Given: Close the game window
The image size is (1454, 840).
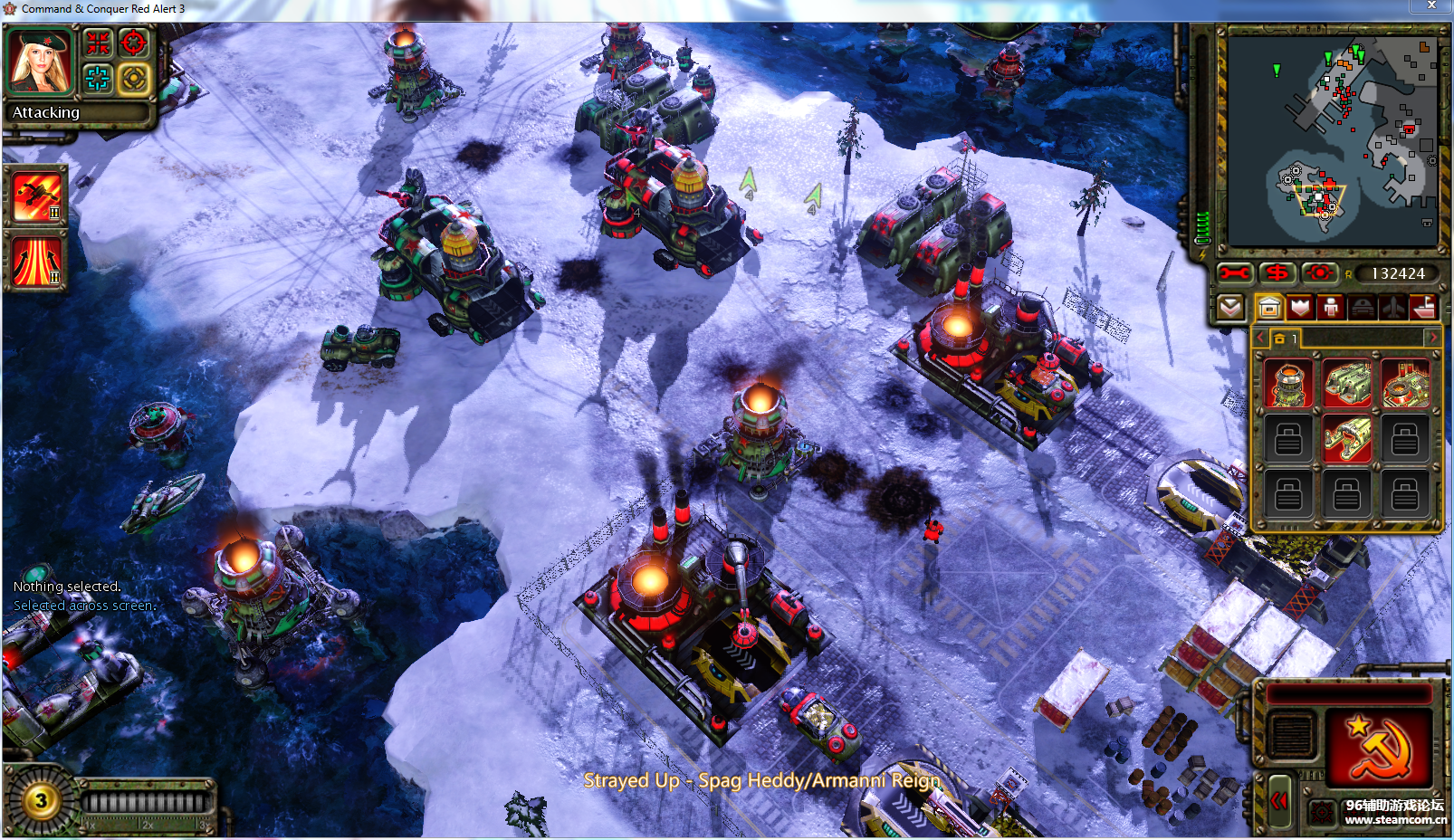Looking at the screenshot, I should tap(1431, 6).
